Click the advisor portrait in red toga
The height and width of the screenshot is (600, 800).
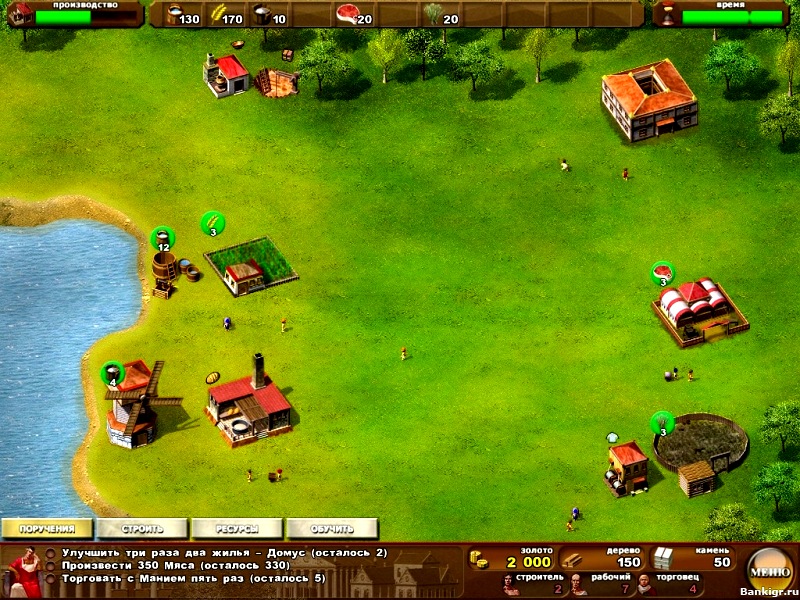click(x=22, y=573)
